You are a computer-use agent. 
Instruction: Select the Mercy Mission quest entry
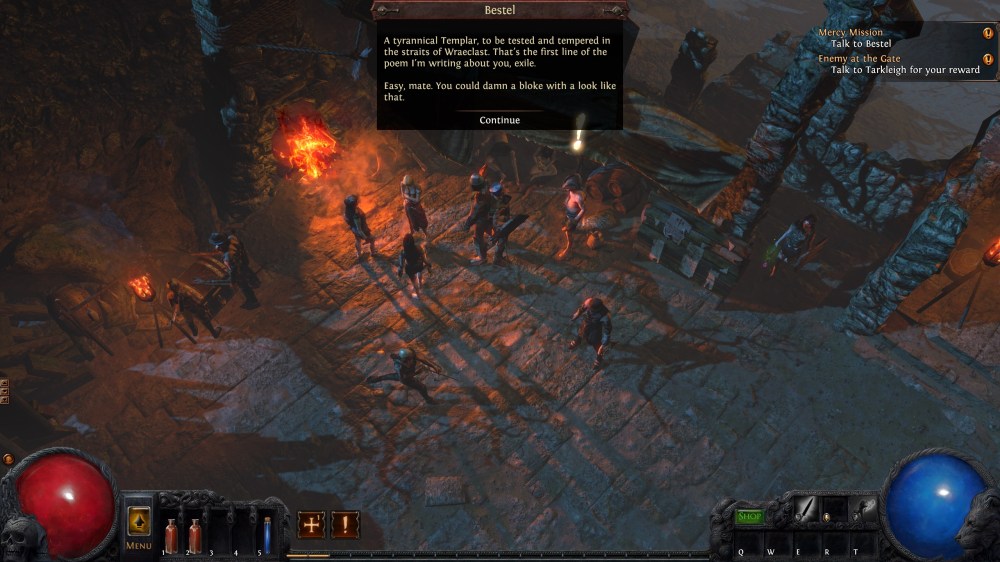coord(851,33)
